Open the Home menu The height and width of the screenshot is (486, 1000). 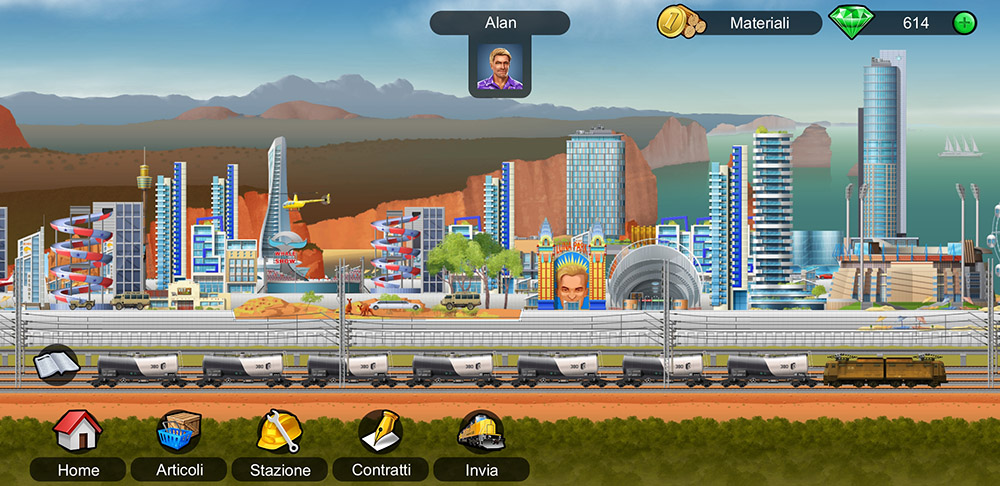(77, 431)
